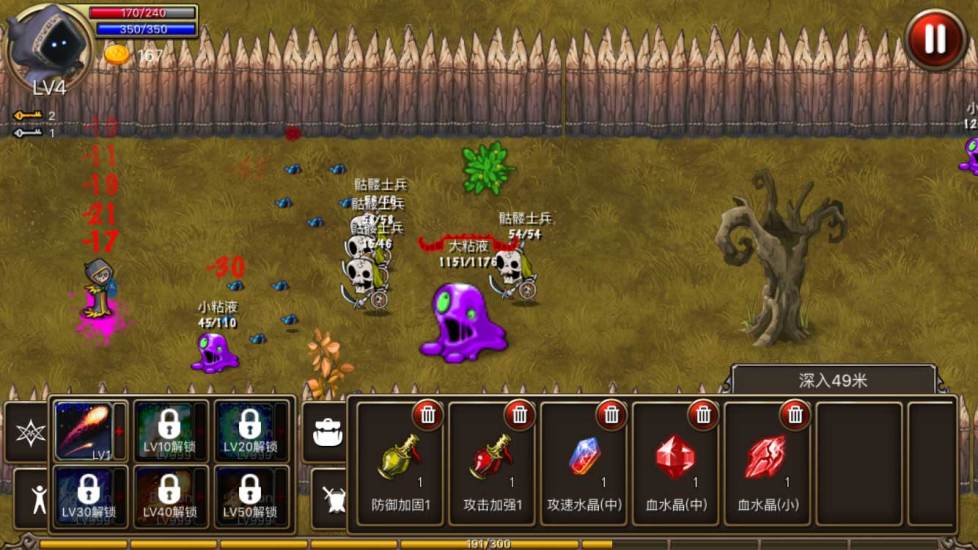
Task: Tap the locked LV20解锁 skill slot
Action: coord(250,430)
